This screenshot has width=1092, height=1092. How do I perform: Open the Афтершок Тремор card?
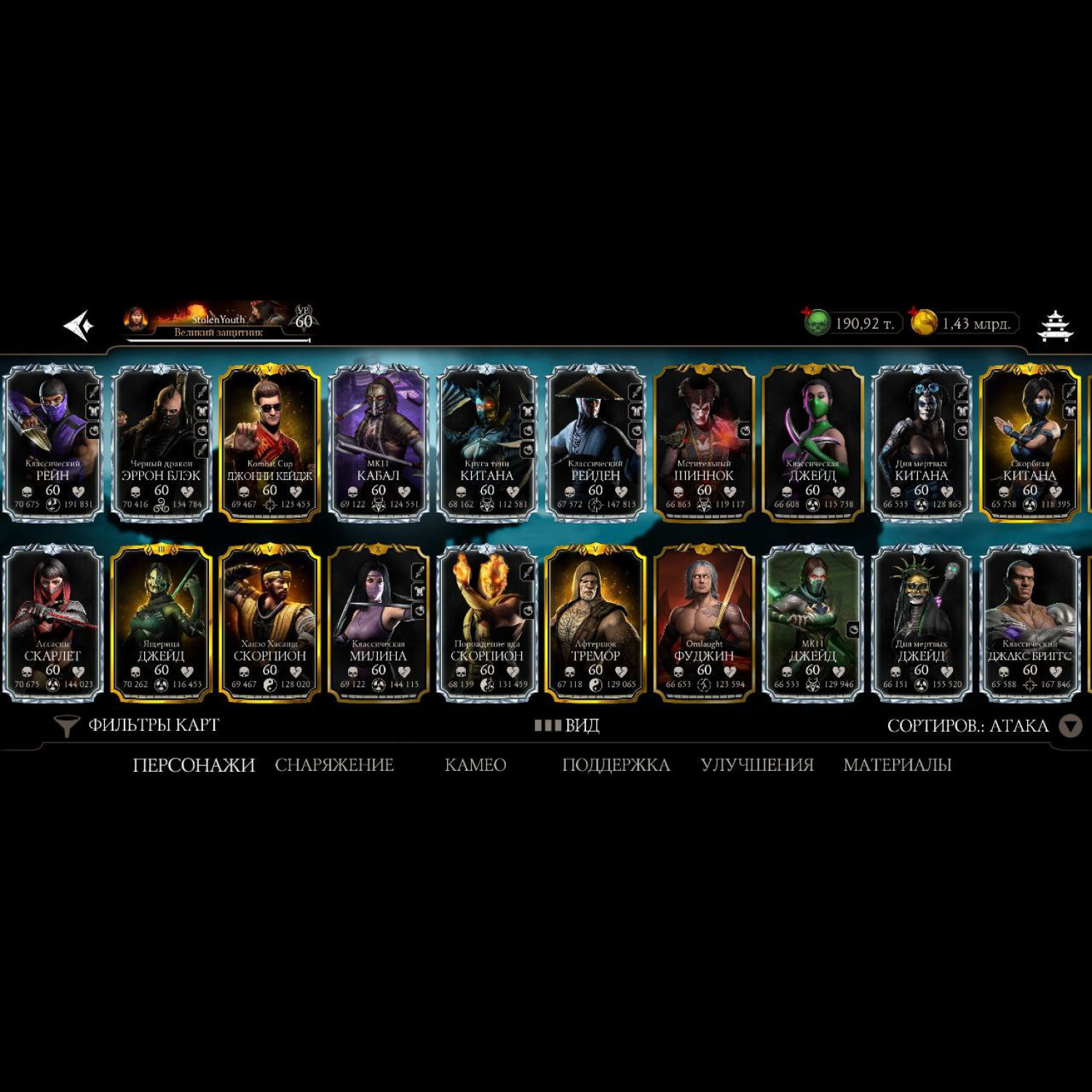pos(596,623)
